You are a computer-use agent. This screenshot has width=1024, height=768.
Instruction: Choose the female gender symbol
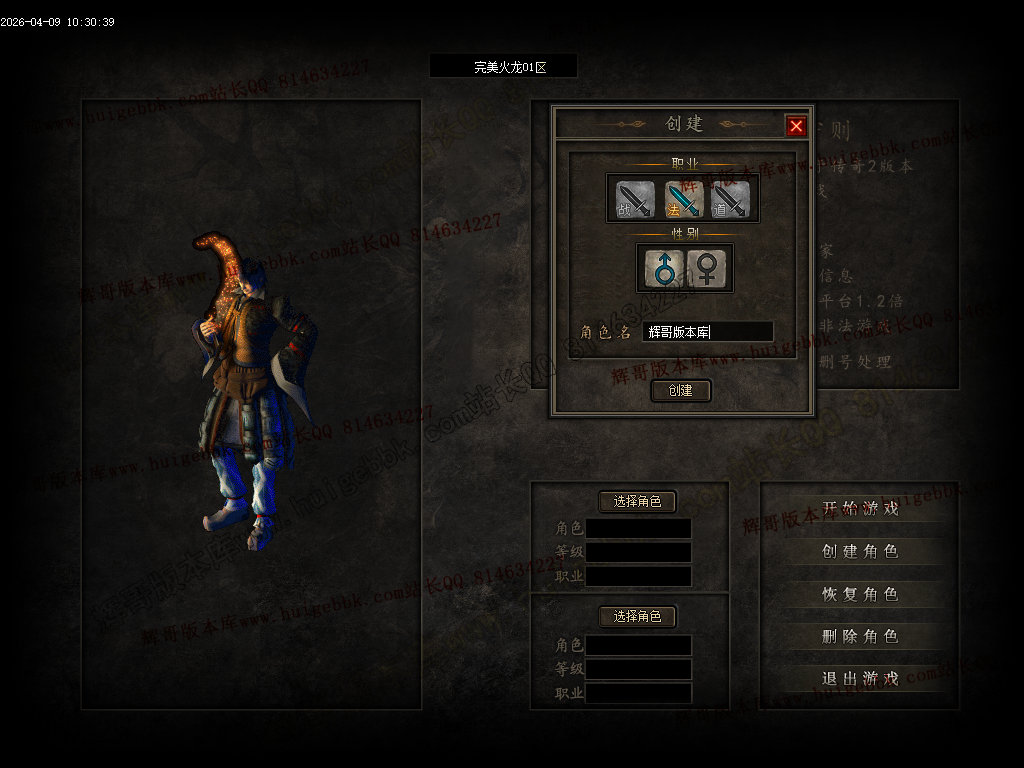point(706,267)
